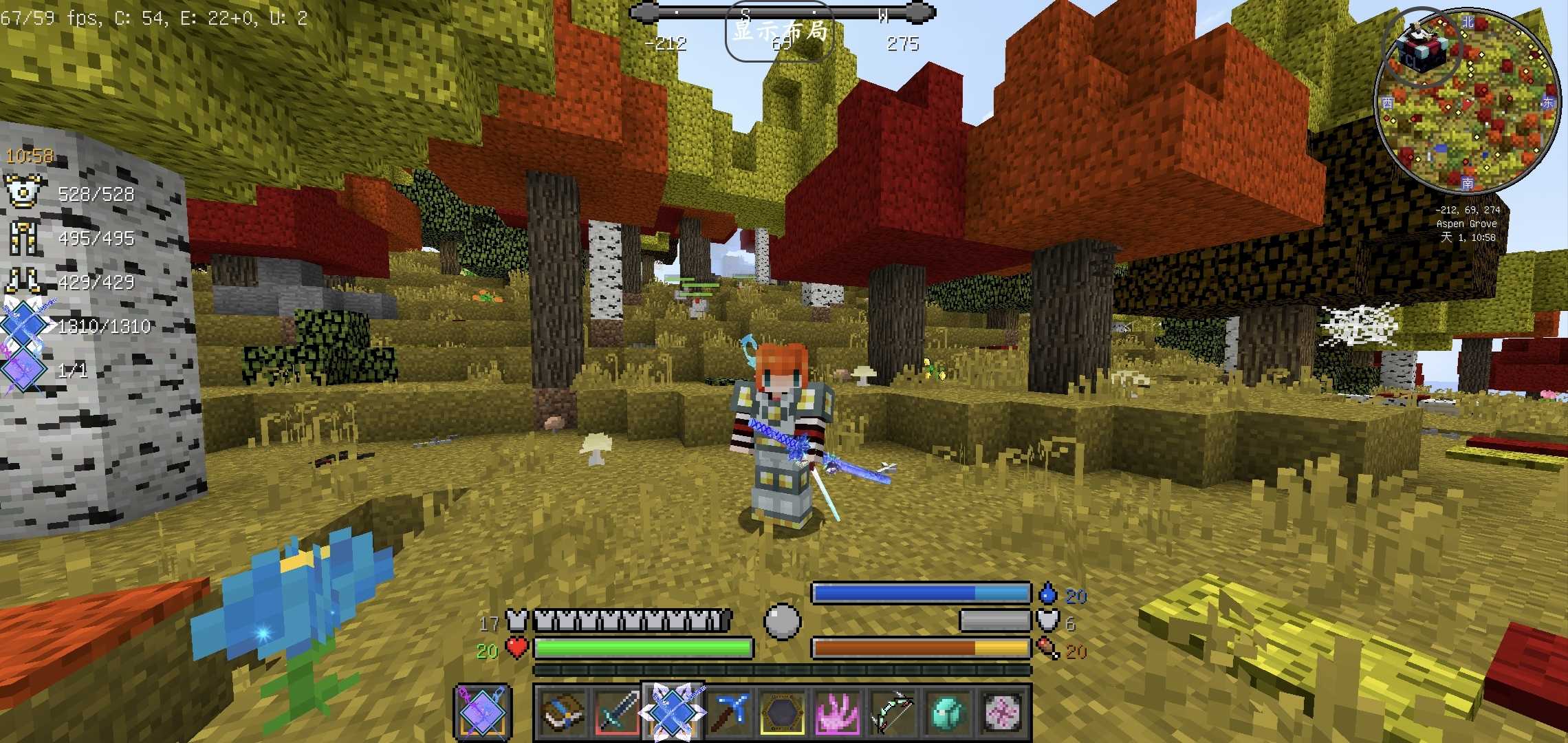The height and width of the screenshot is (743, 1568).
Task: Select the pink coral item slot
Action: point(837,712)
